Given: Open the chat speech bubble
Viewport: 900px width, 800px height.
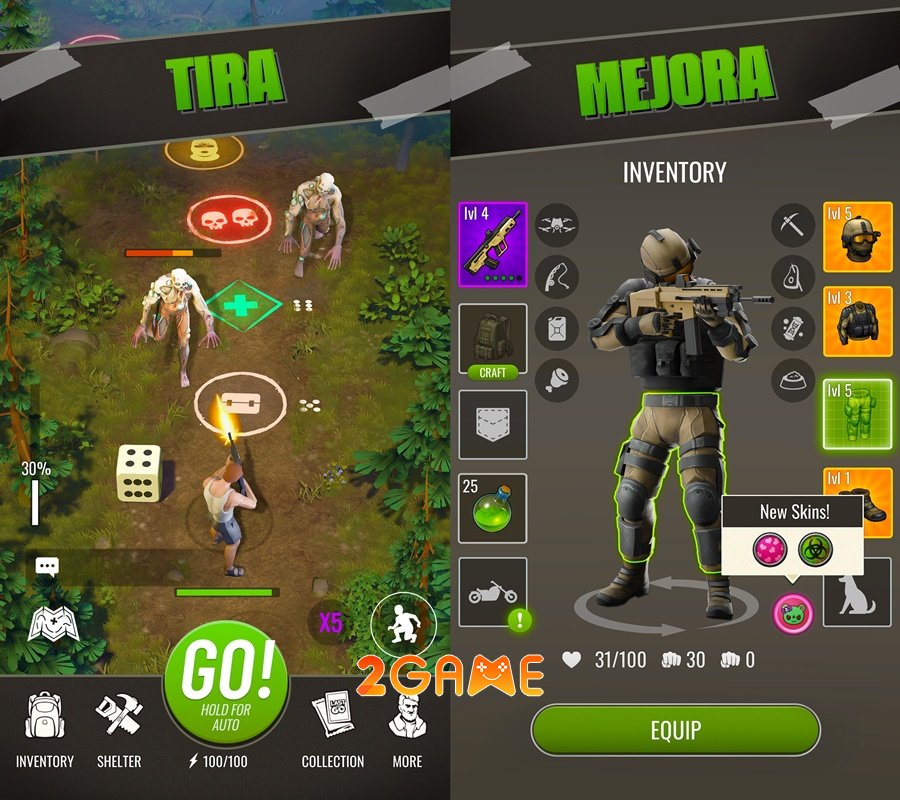Looking at the screenshot, I should (x=47, y=567).
